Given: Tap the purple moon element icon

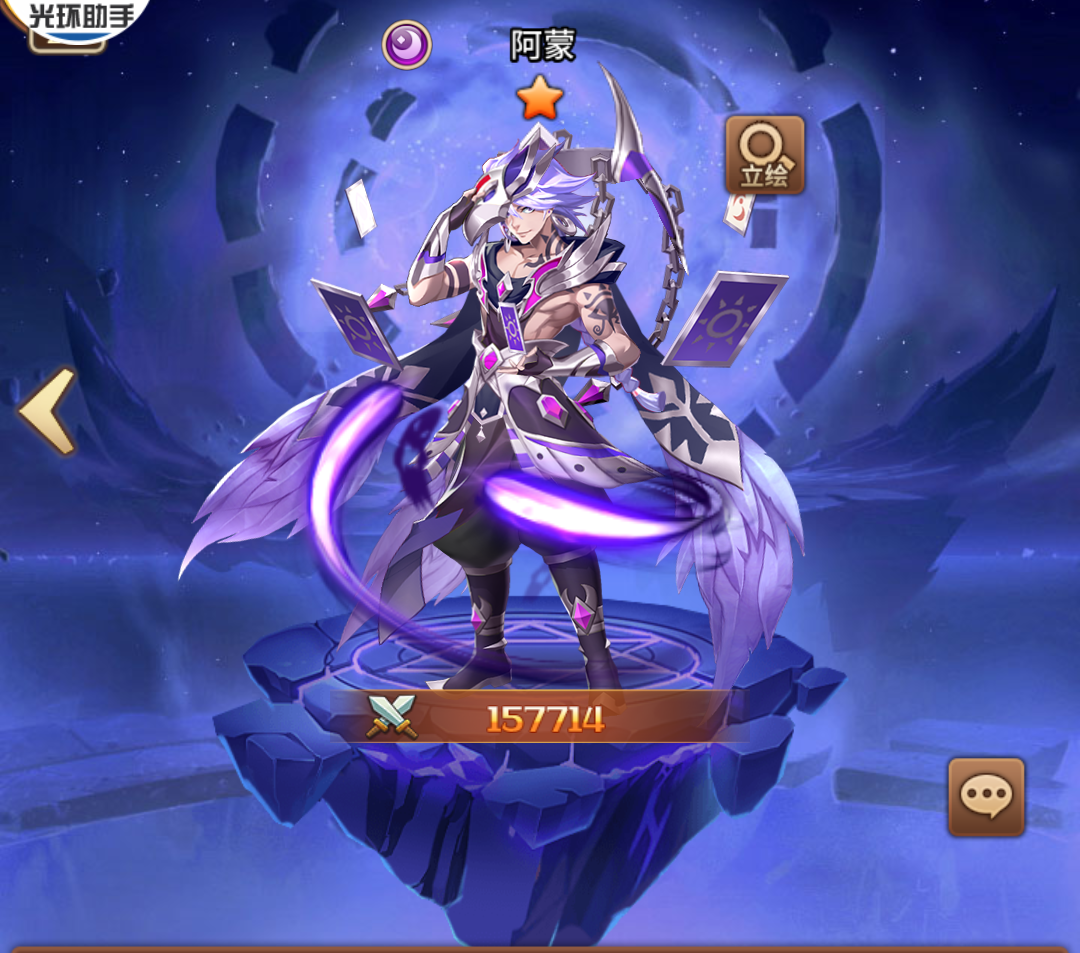Looking at the screenshot, I should tap(406, 44).
